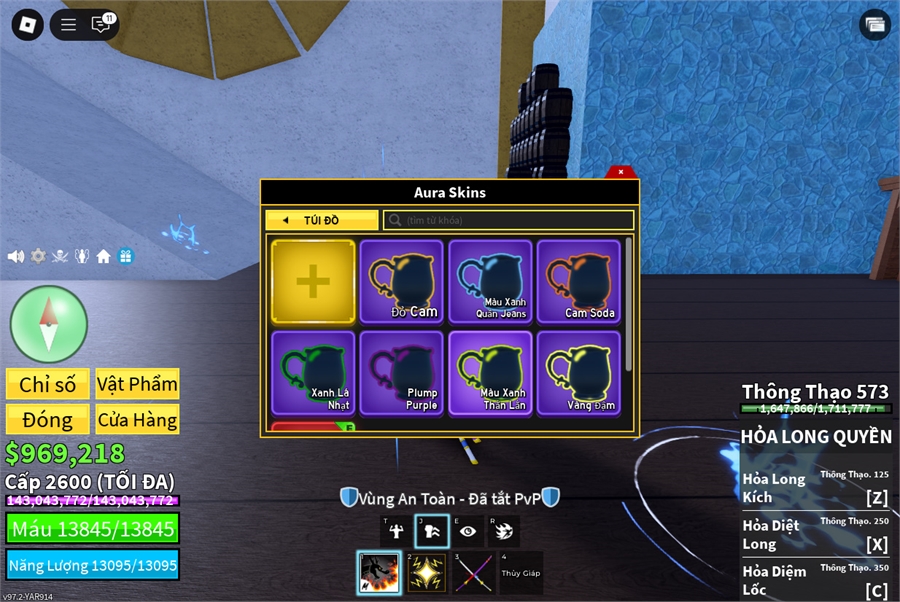Open the blue gift box rewards
Image resolution: width=900 pixels, height=602 pixels.
(125, 256)
